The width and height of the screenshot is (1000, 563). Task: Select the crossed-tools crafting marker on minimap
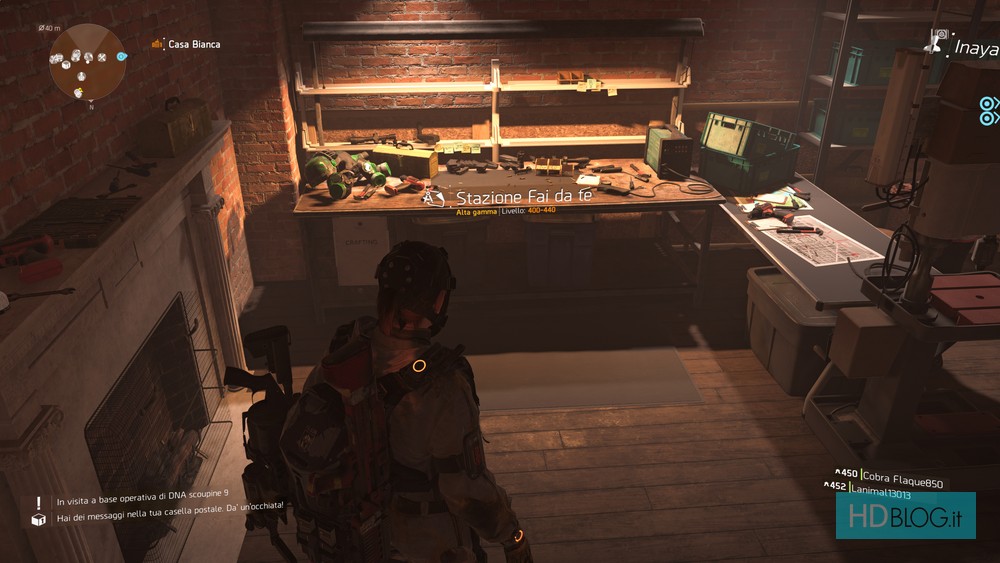[101, 57]
